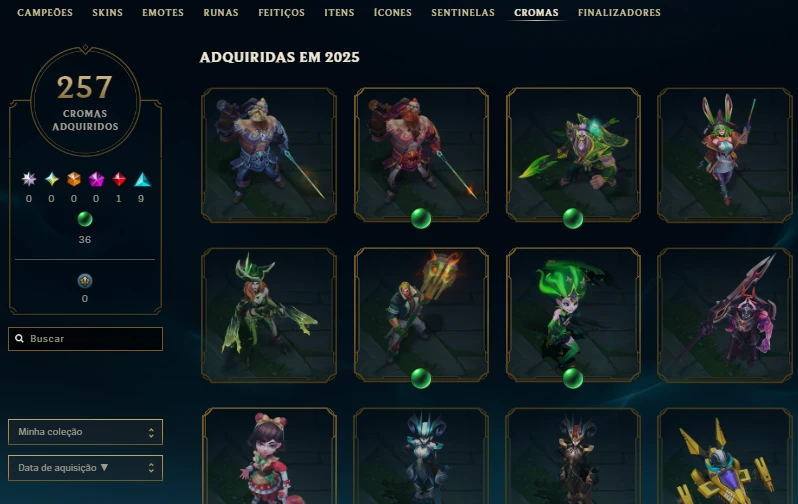This screenshot has width=798, height=504.
Task: Choose the dark lancer with pink accents chroma
Action: [724, 314]
